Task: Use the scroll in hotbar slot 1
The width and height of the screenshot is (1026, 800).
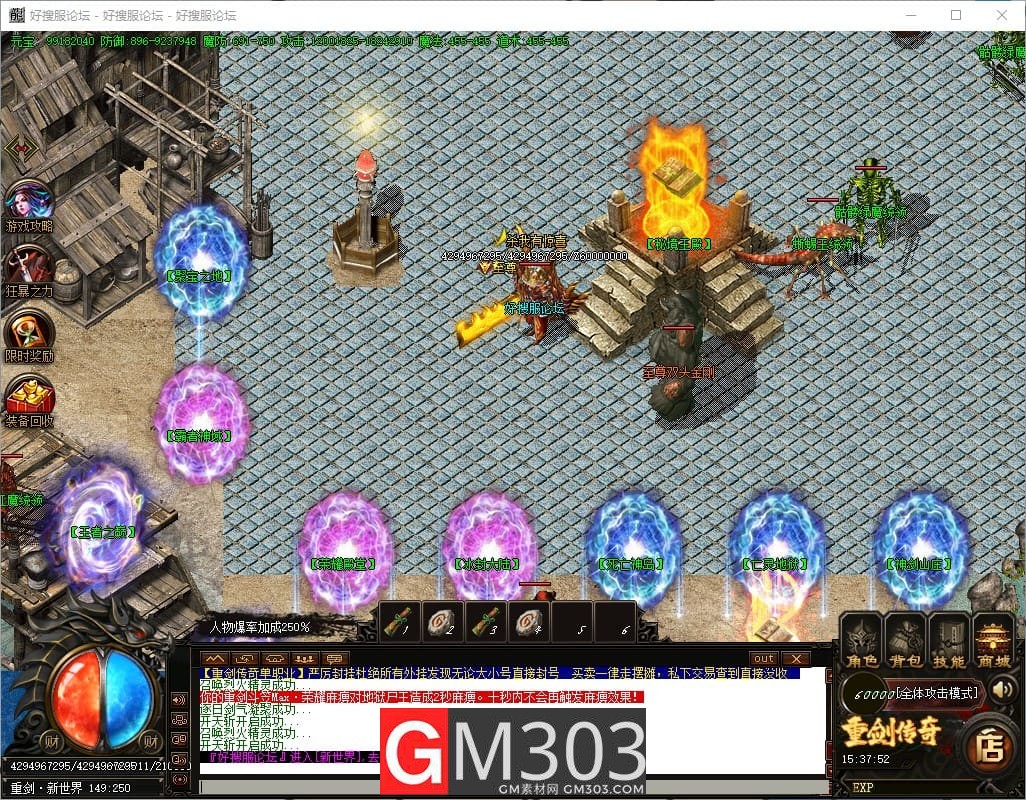Action: tap(400, 621)
